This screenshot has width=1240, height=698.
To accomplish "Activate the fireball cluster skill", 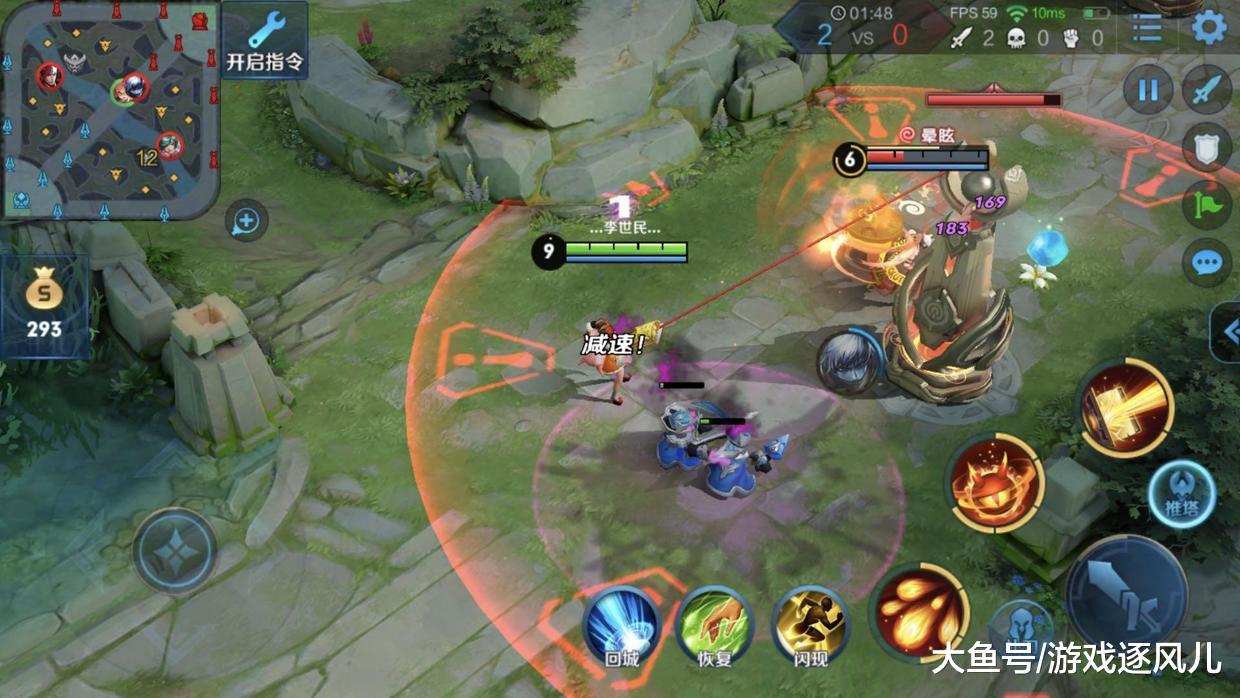I will coord(918,612).
